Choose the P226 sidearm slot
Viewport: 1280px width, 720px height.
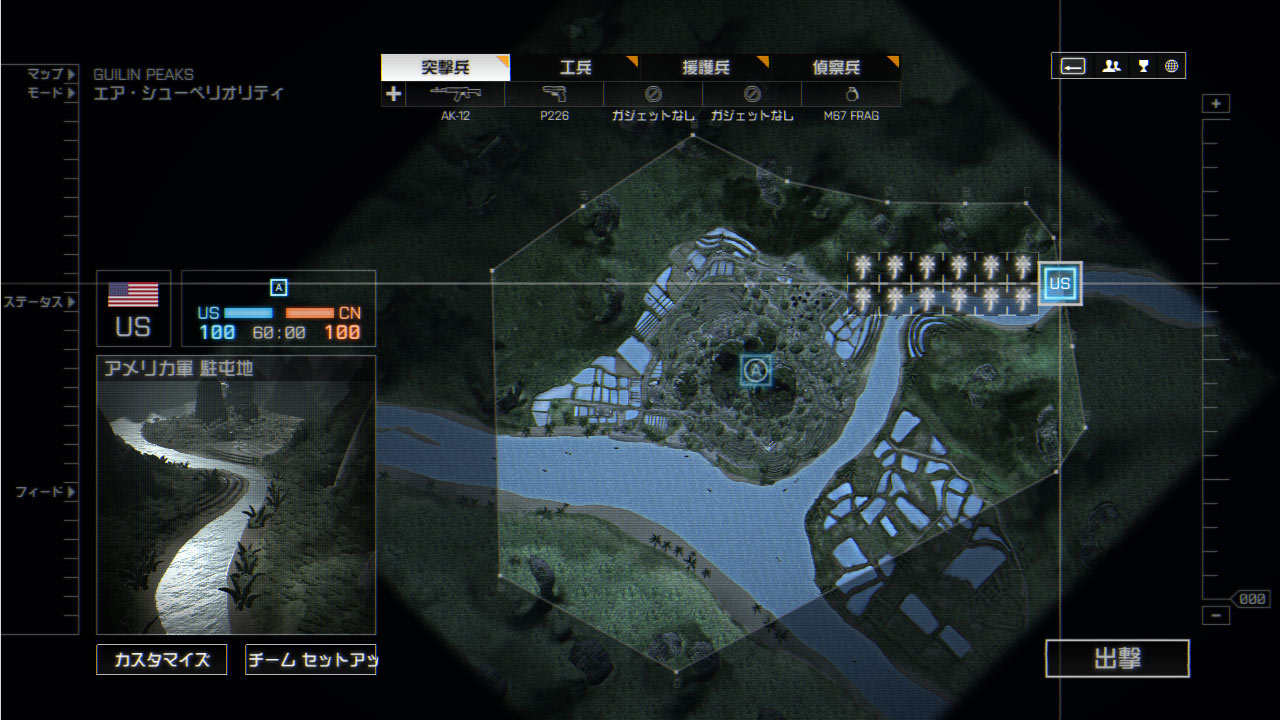click(554, 95)
